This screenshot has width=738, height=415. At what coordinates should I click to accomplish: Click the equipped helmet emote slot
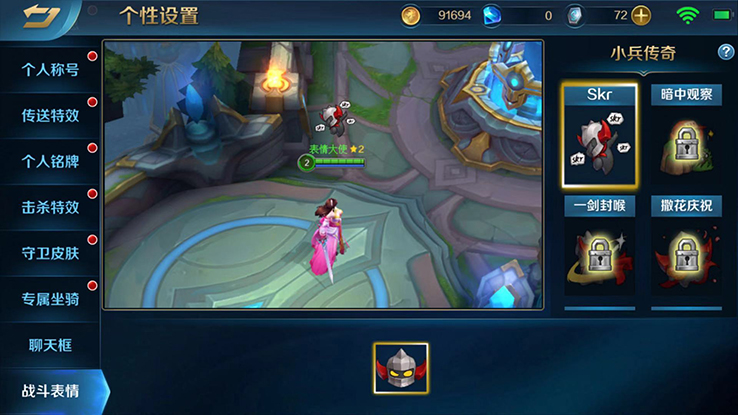[401, 369]
